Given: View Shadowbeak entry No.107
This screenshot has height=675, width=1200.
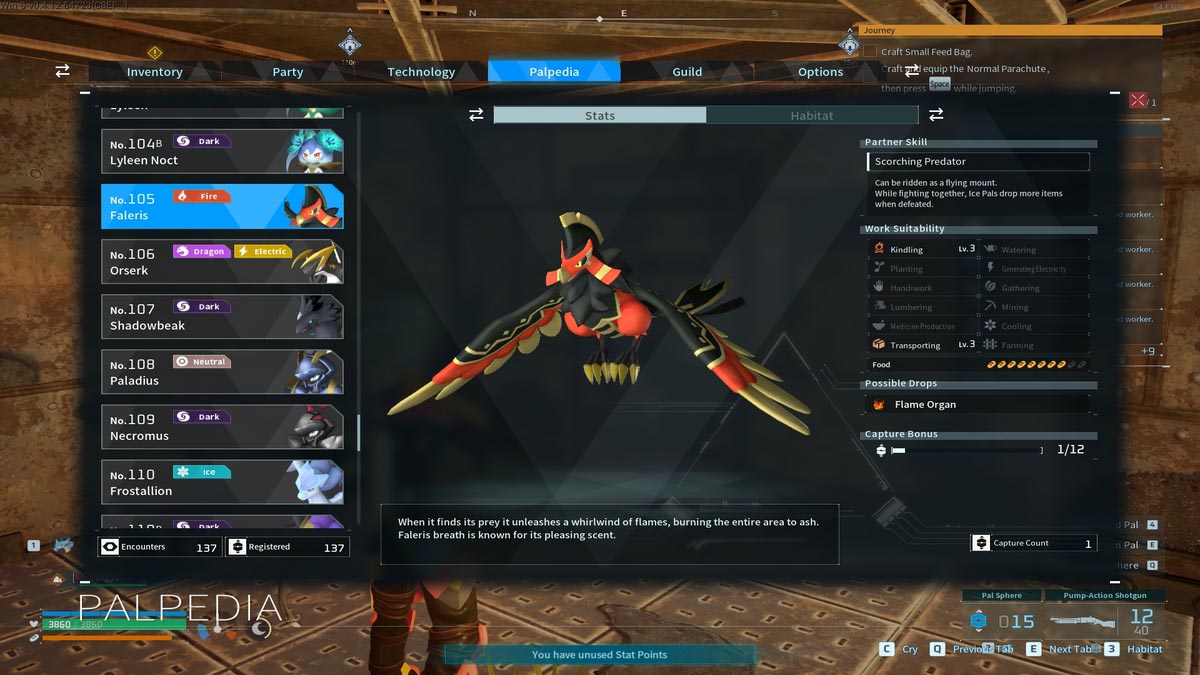Looking at the screenshot, I should pyautogui.click(x=222, y=316).
